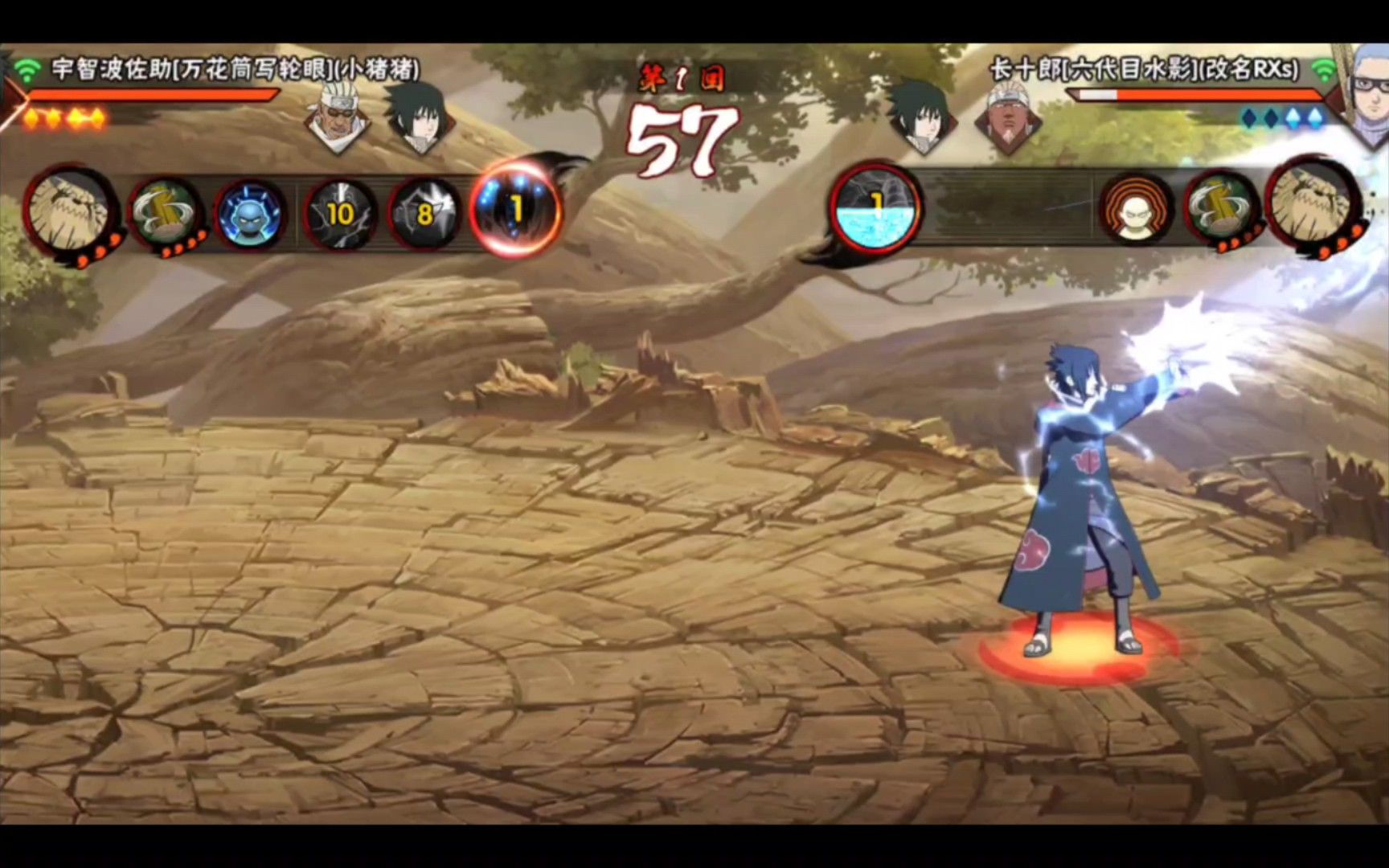The height and width of the screenshot is (868, 1389).
Task: Select the orange ripple figure technique icon
Action: [1136, 211]
